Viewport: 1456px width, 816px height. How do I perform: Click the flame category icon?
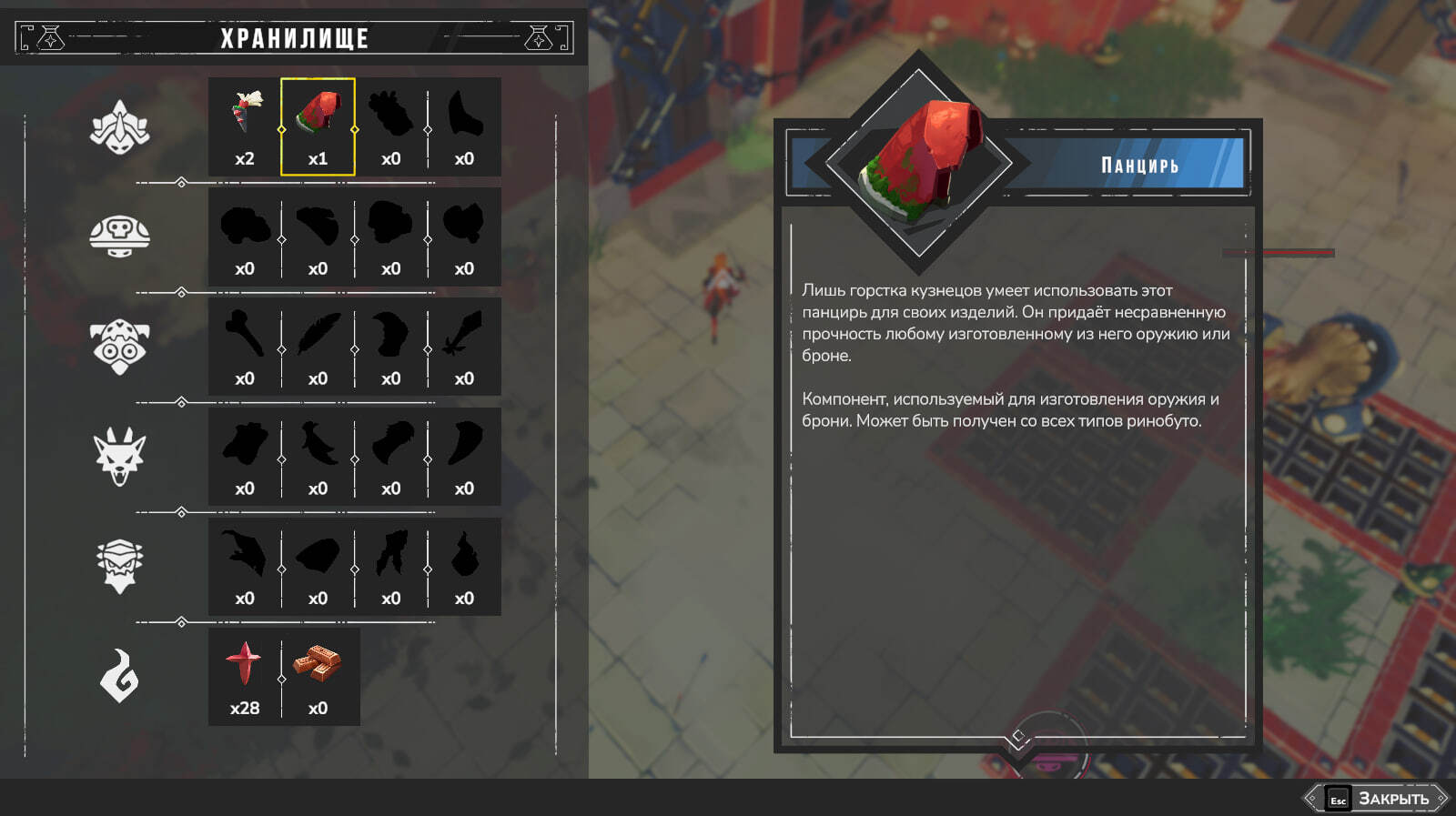click(119, 676)
